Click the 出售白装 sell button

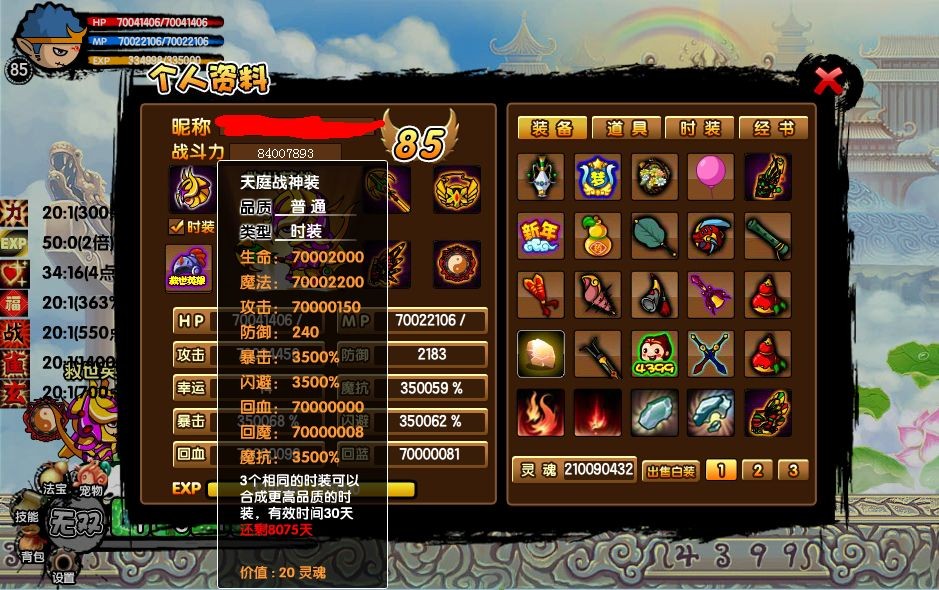669,470
